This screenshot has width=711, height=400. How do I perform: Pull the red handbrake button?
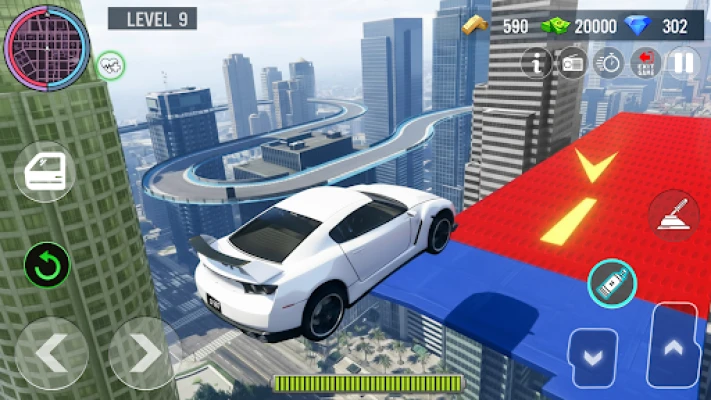672,214
